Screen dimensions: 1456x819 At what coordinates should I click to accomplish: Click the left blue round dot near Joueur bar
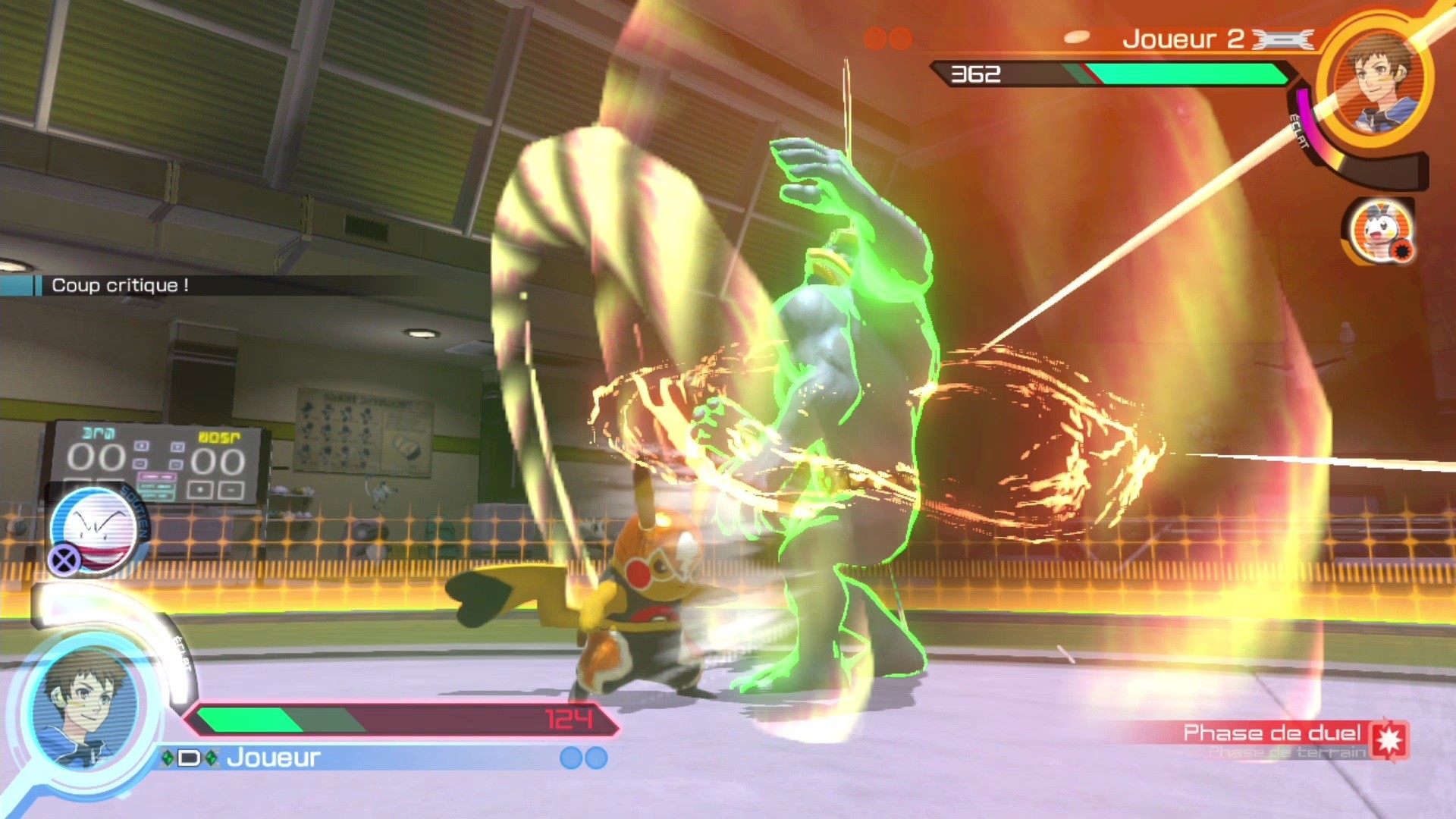click(x=571, y=756)
